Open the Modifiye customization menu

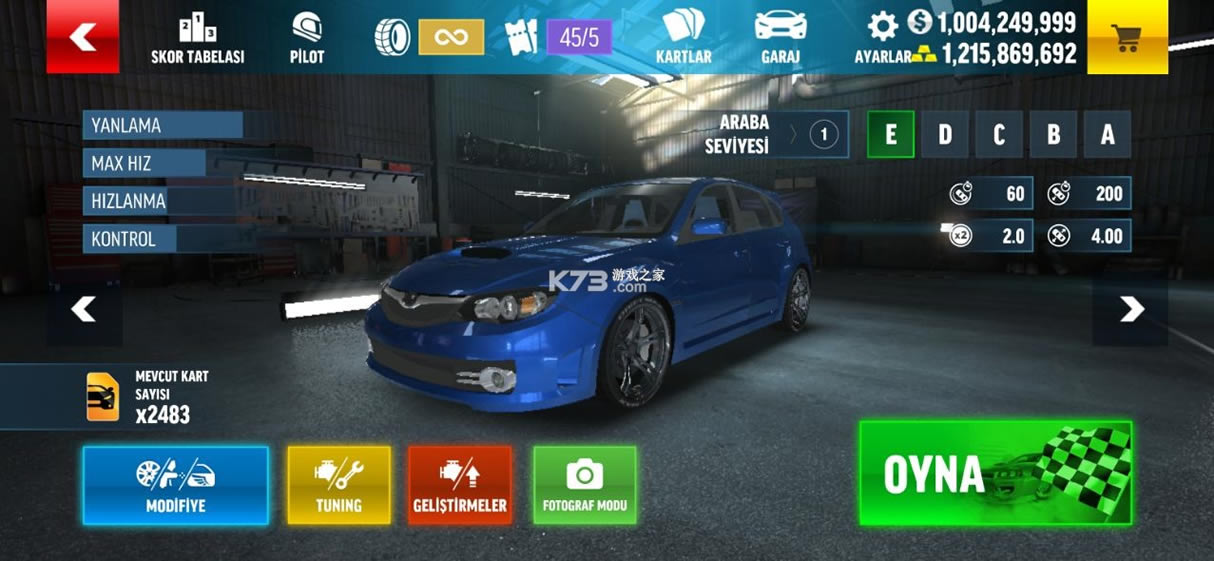[176, 485]
